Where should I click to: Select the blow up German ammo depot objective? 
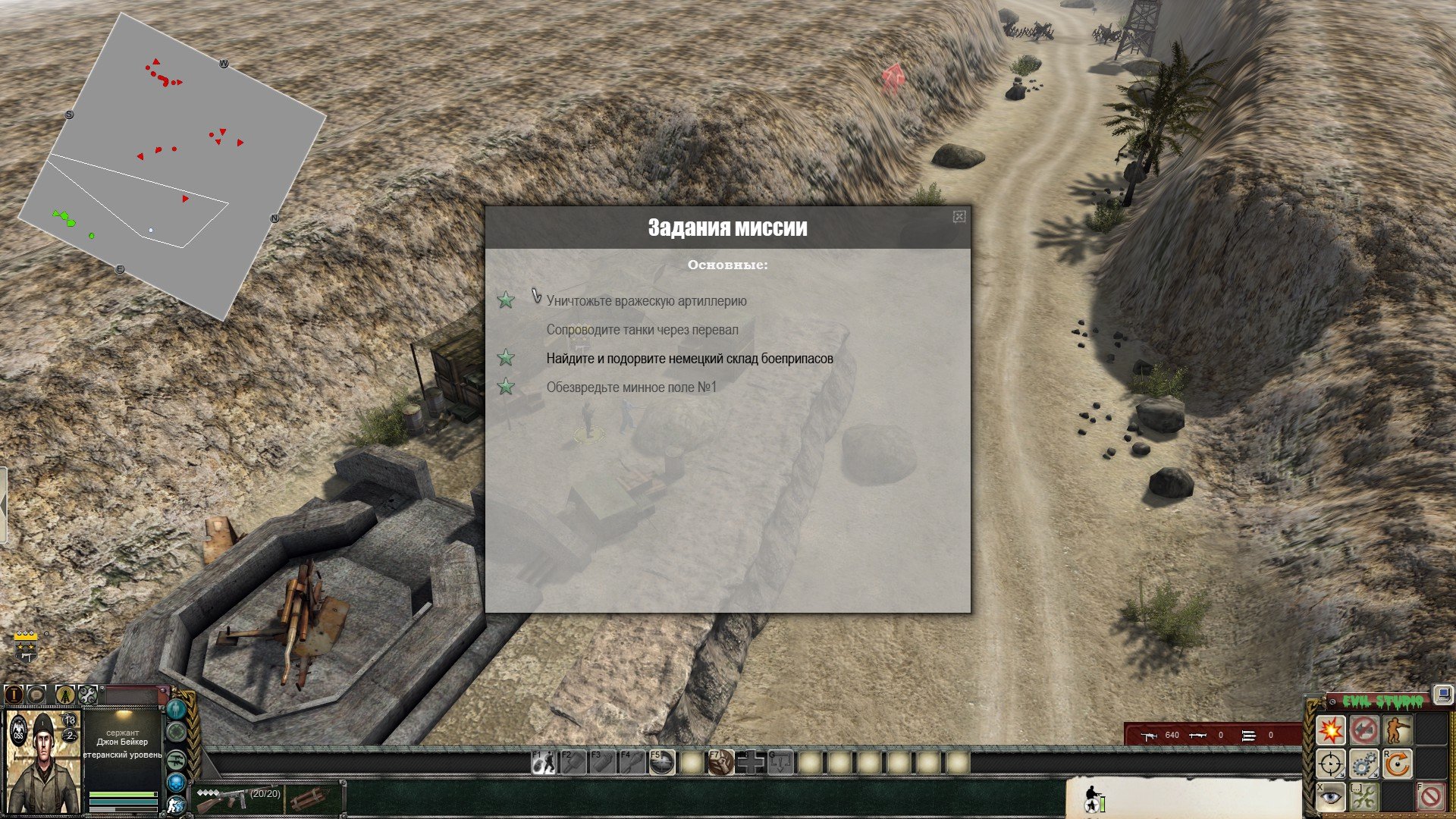click(x=689, y=359)
